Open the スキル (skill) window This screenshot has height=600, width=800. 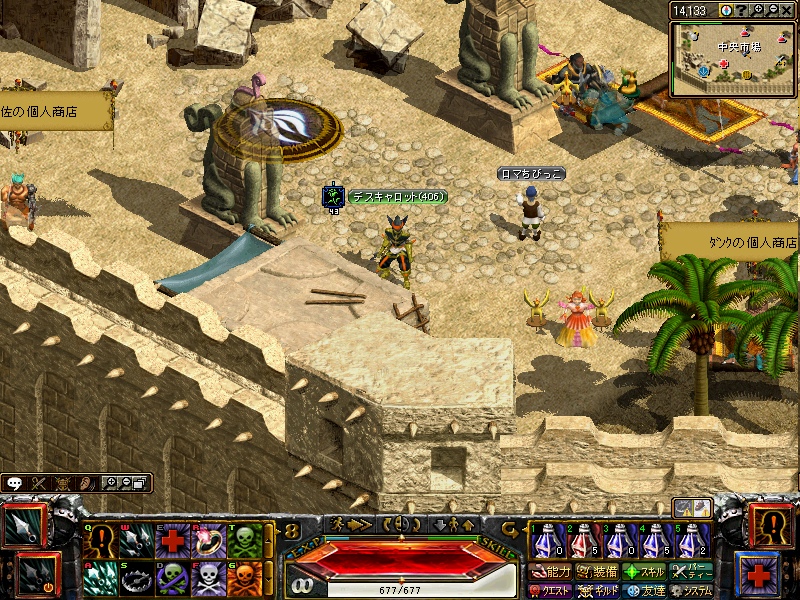tap(645, 573)
